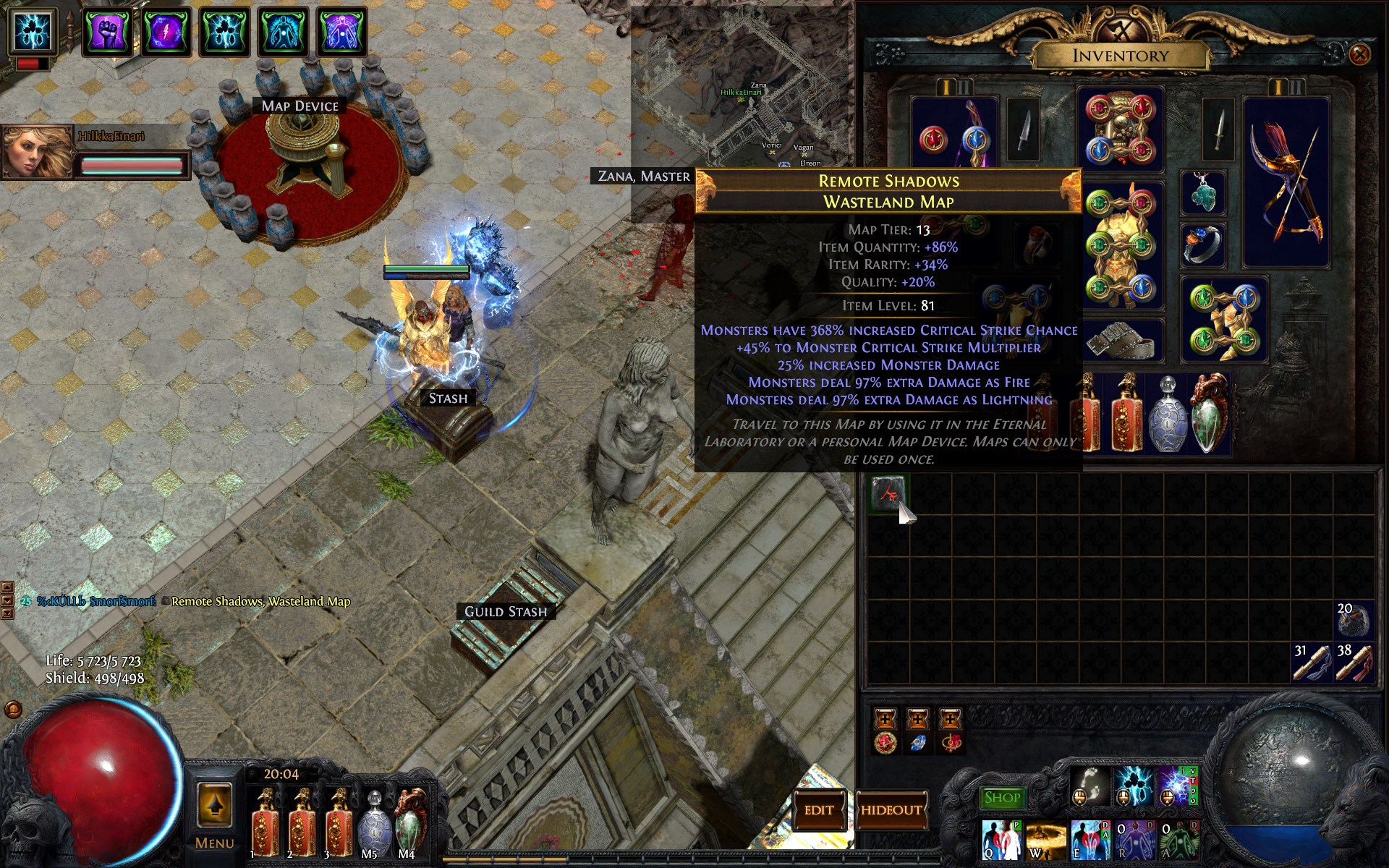Select the silver-blue flask in equipment row
Image resolution: width=1389 pixels, height=868 pixels.
[x=1167, y=414]
